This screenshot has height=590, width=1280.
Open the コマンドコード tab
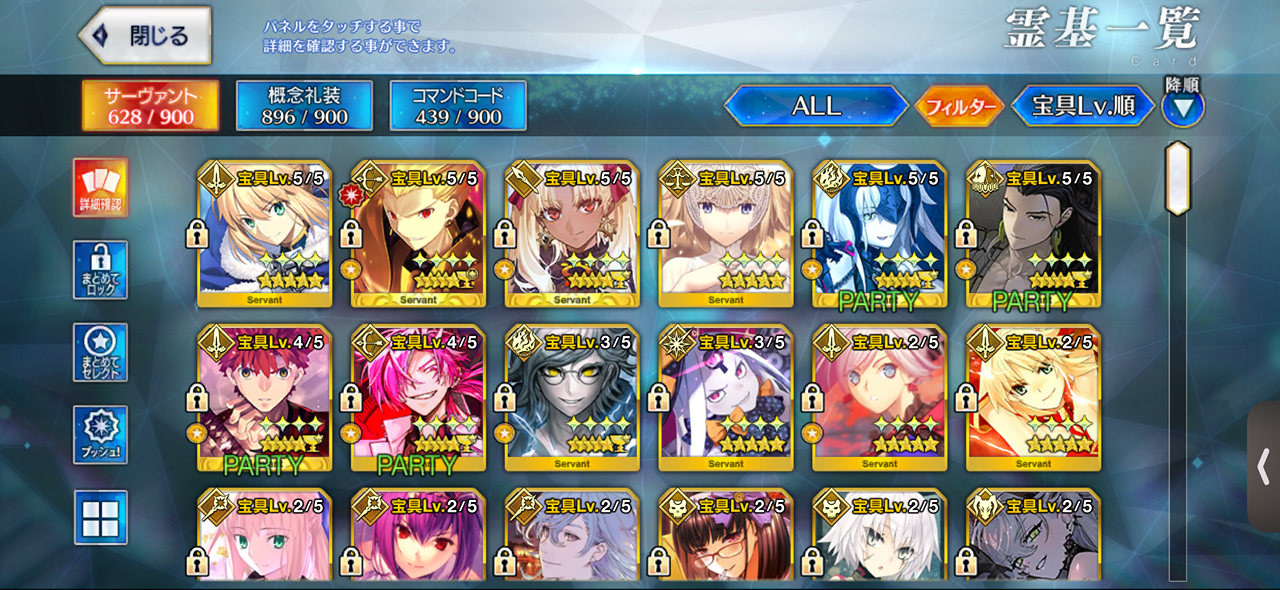tap(458, 105)
